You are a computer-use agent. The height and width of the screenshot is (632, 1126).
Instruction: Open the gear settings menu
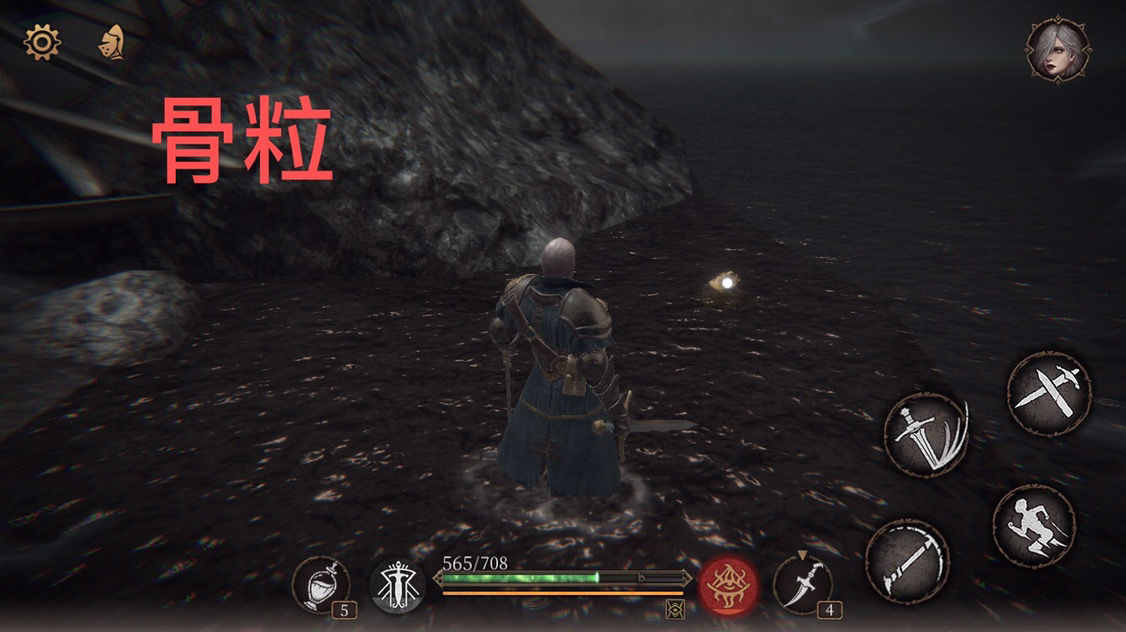(x=43, y=42)
